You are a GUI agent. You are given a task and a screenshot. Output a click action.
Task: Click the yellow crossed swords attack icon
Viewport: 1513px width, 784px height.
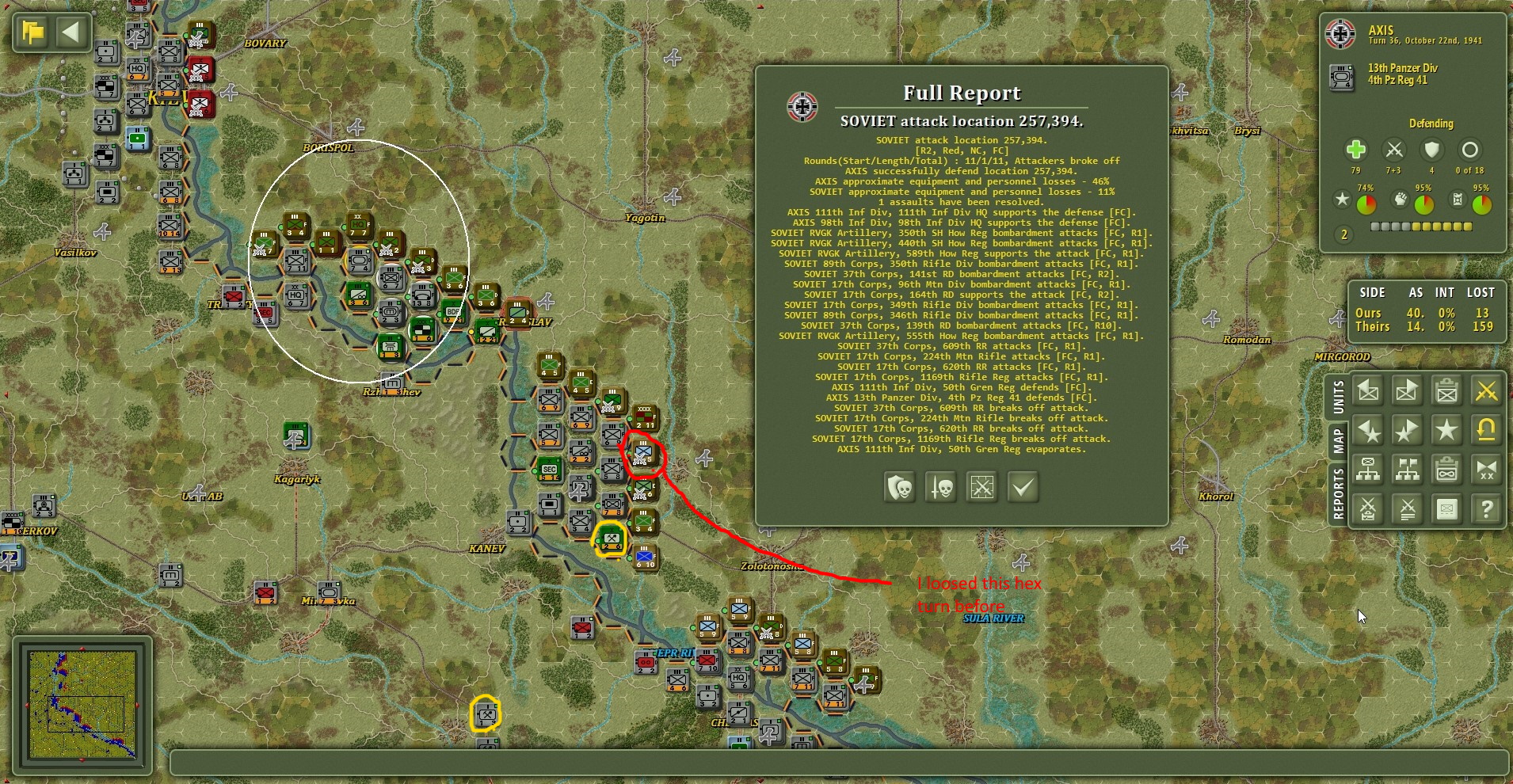coord(1487,390)
